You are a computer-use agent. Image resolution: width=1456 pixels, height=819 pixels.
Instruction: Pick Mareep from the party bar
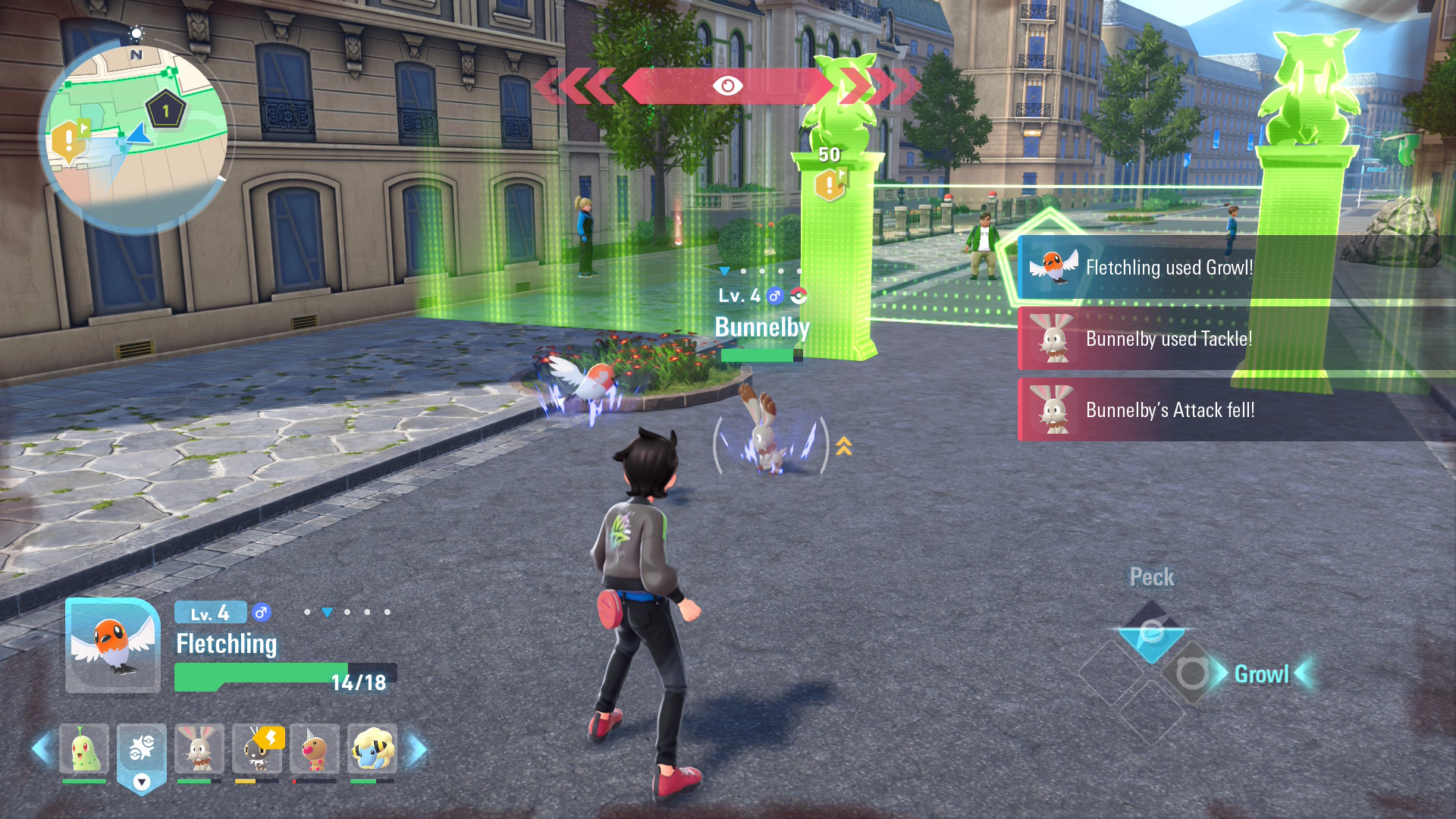pos(372,749)
